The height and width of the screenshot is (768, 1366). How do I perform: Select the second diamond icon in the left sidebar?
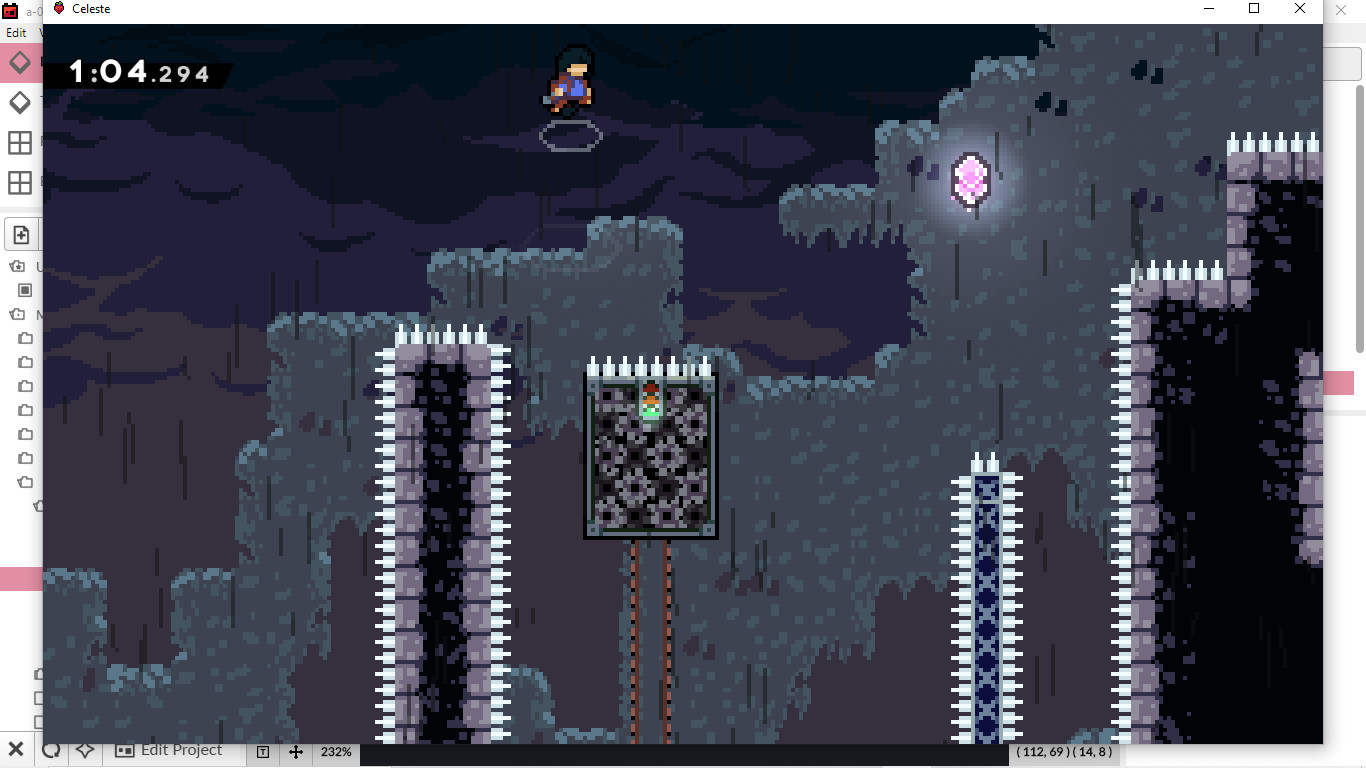click(18, 101)
